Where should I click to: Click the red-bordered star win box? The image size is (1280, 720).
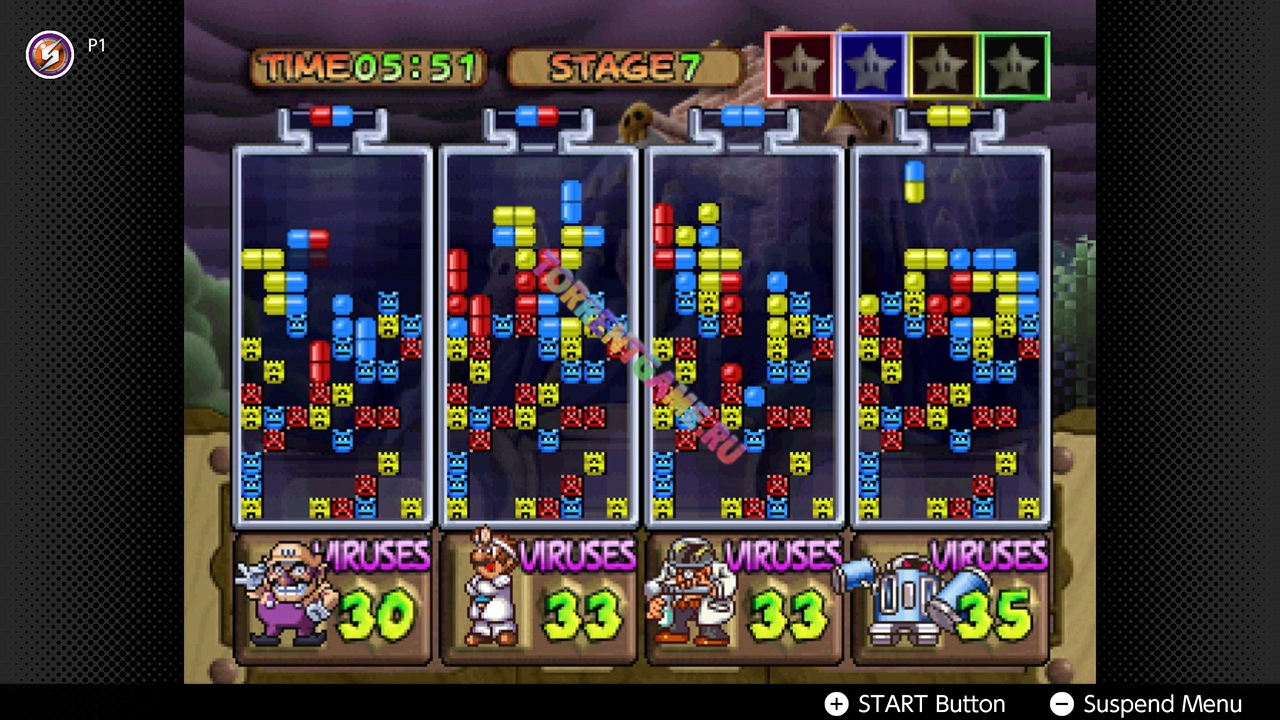click(x=800, y=66)
